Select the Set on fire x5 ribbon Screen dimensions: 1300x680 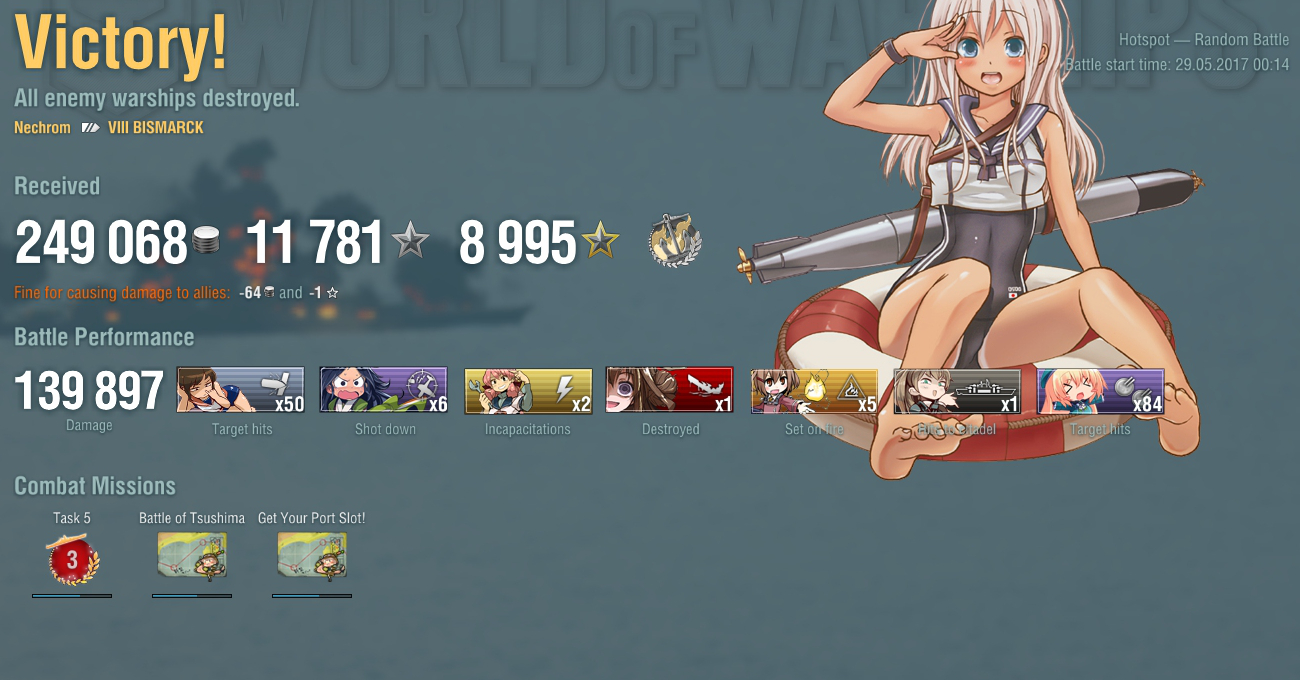[814, 390]
